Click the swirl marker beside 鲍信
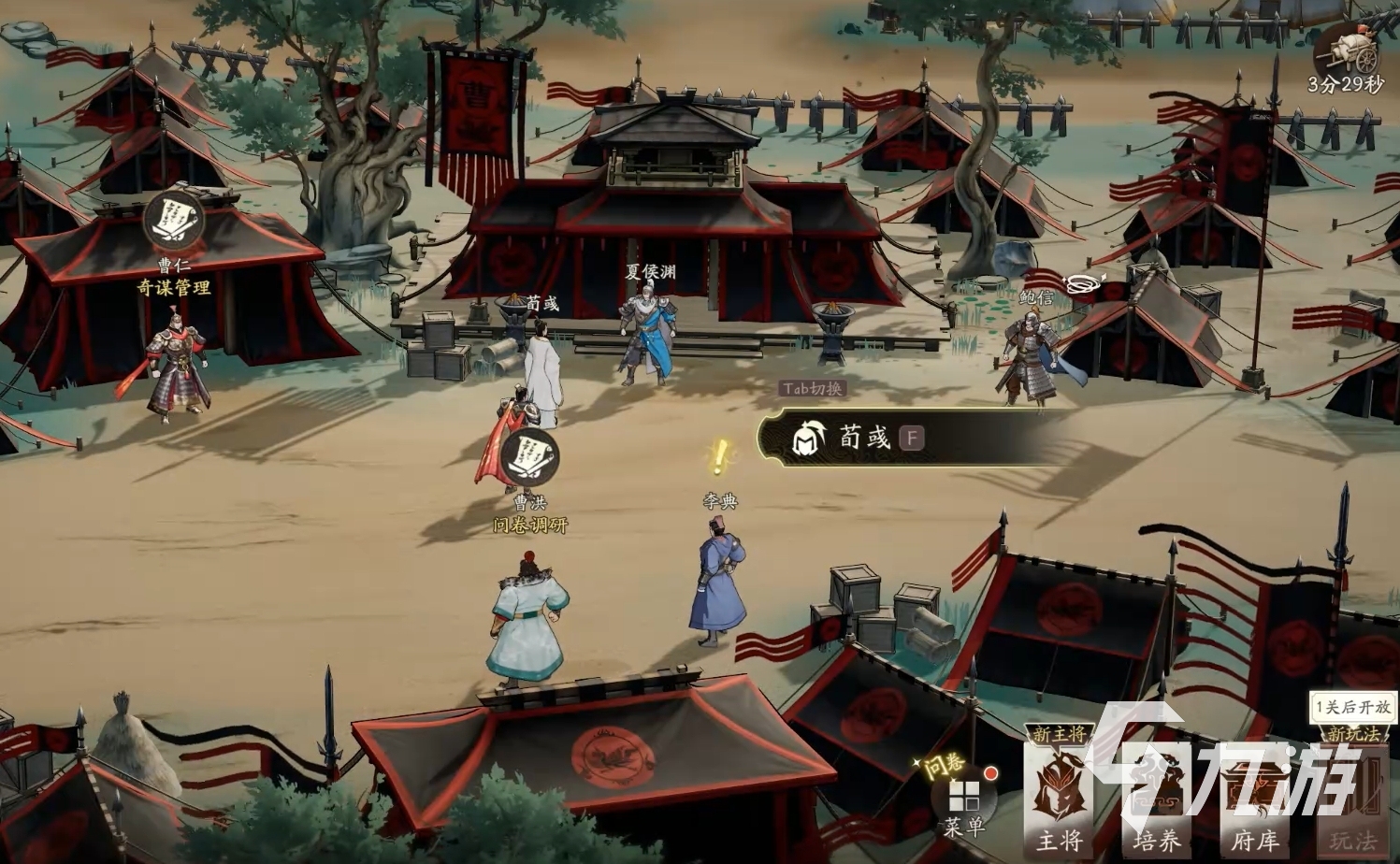Image resolution: width=1400 pixels, height=864 pixels. [1084, 284]
